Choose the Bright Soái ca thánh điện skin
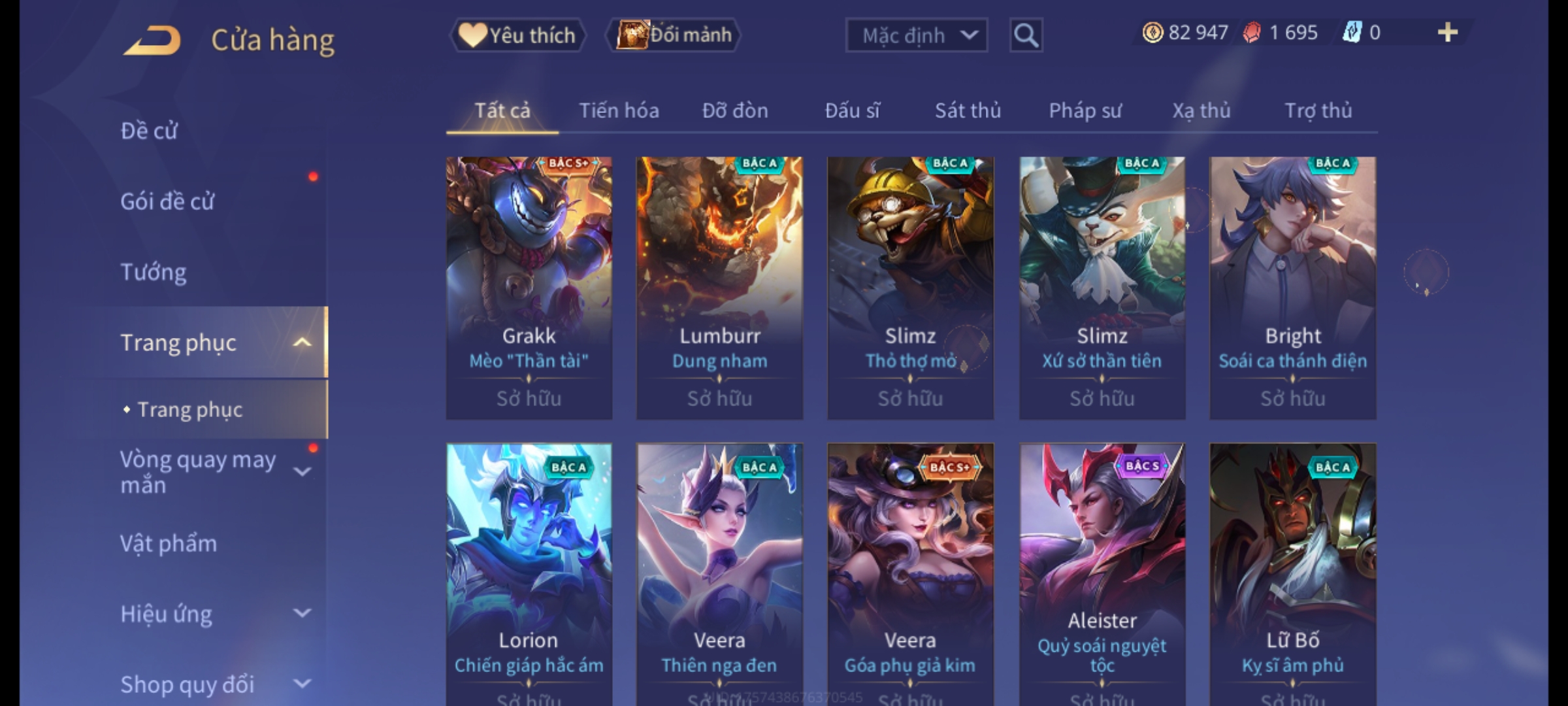Screen dimensions: 1568x706 (x=1292, y=288)
